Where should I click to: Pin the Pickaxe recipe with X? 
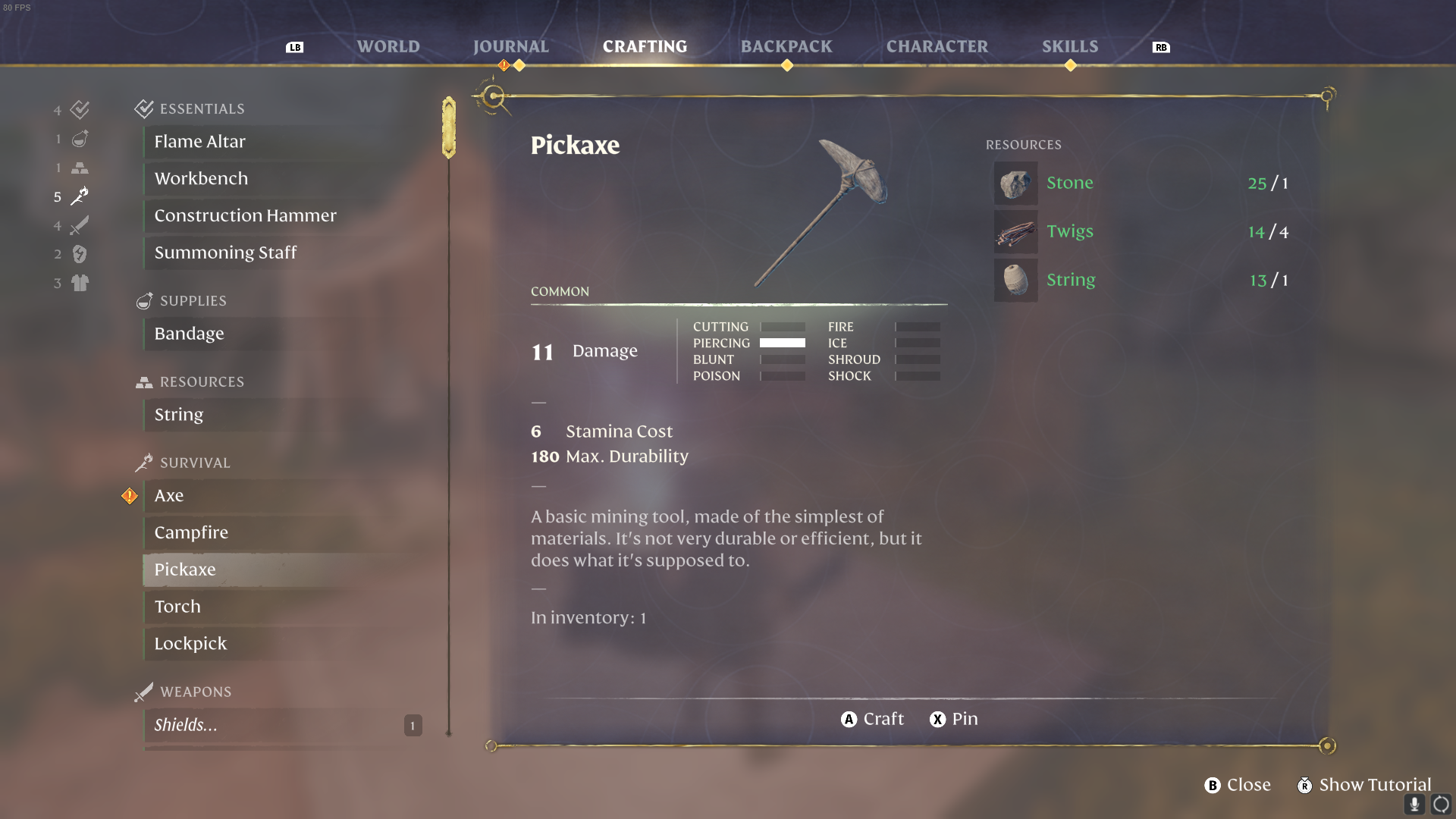tap(953, 719)
